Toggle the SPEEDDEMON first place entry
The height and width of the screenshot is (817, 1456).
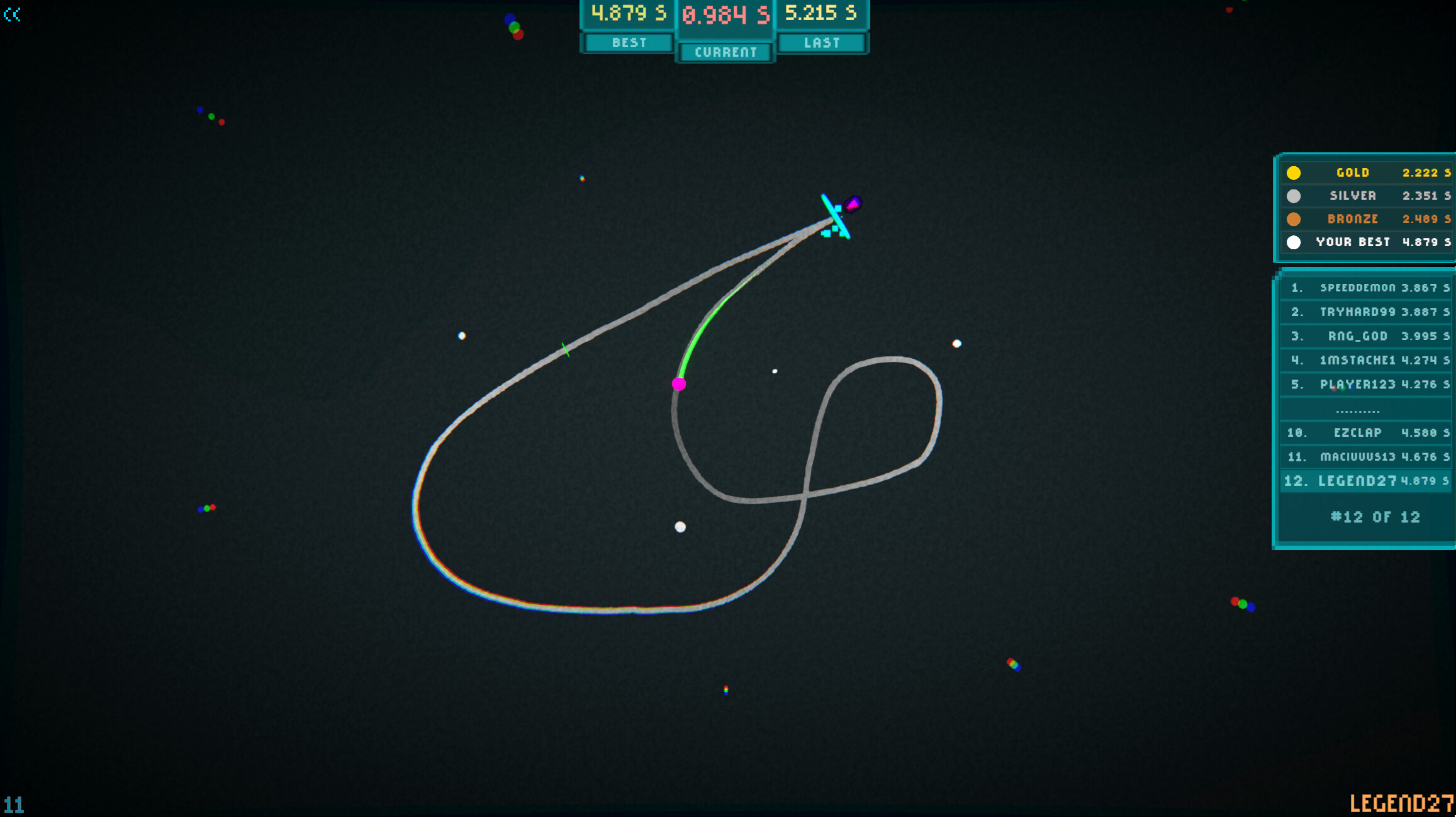coord(1365,288)
